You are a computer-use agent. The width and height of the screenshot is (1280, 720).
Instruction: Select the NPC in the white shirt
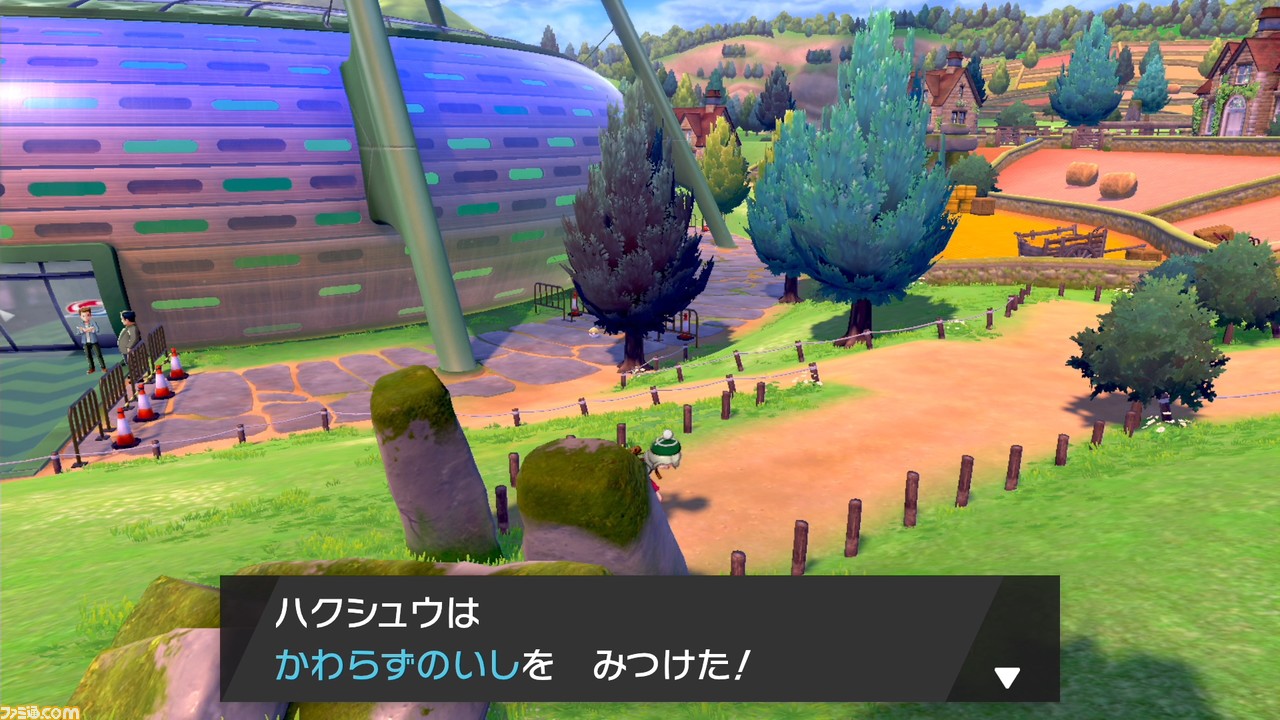click(88, 330)
